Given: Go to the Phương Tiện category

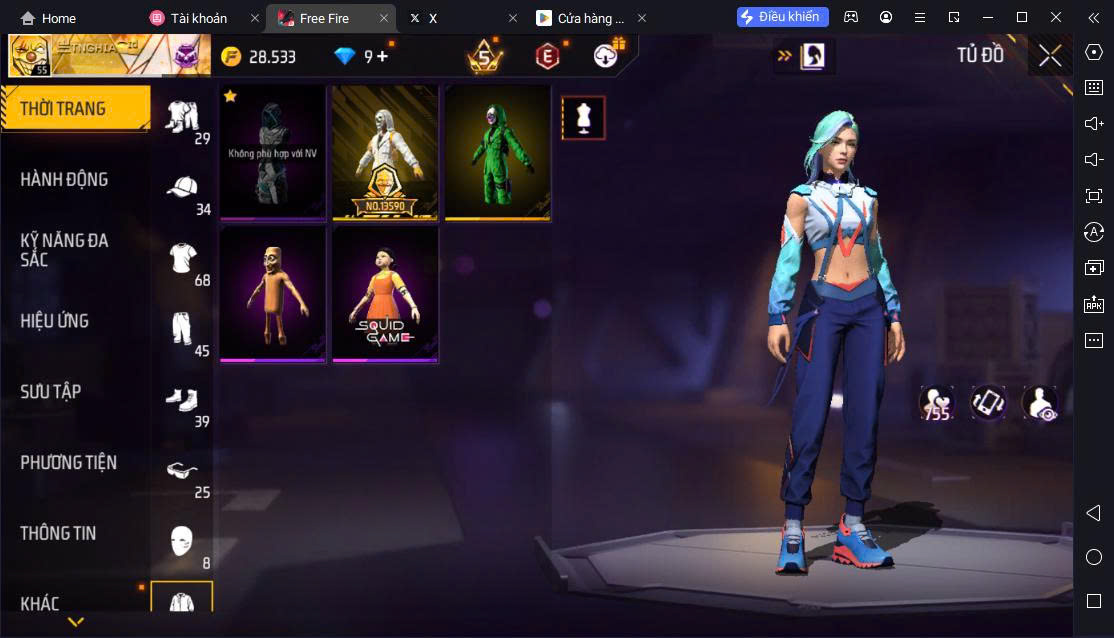Looking at the screenshot, I should (x=68, y=463).
